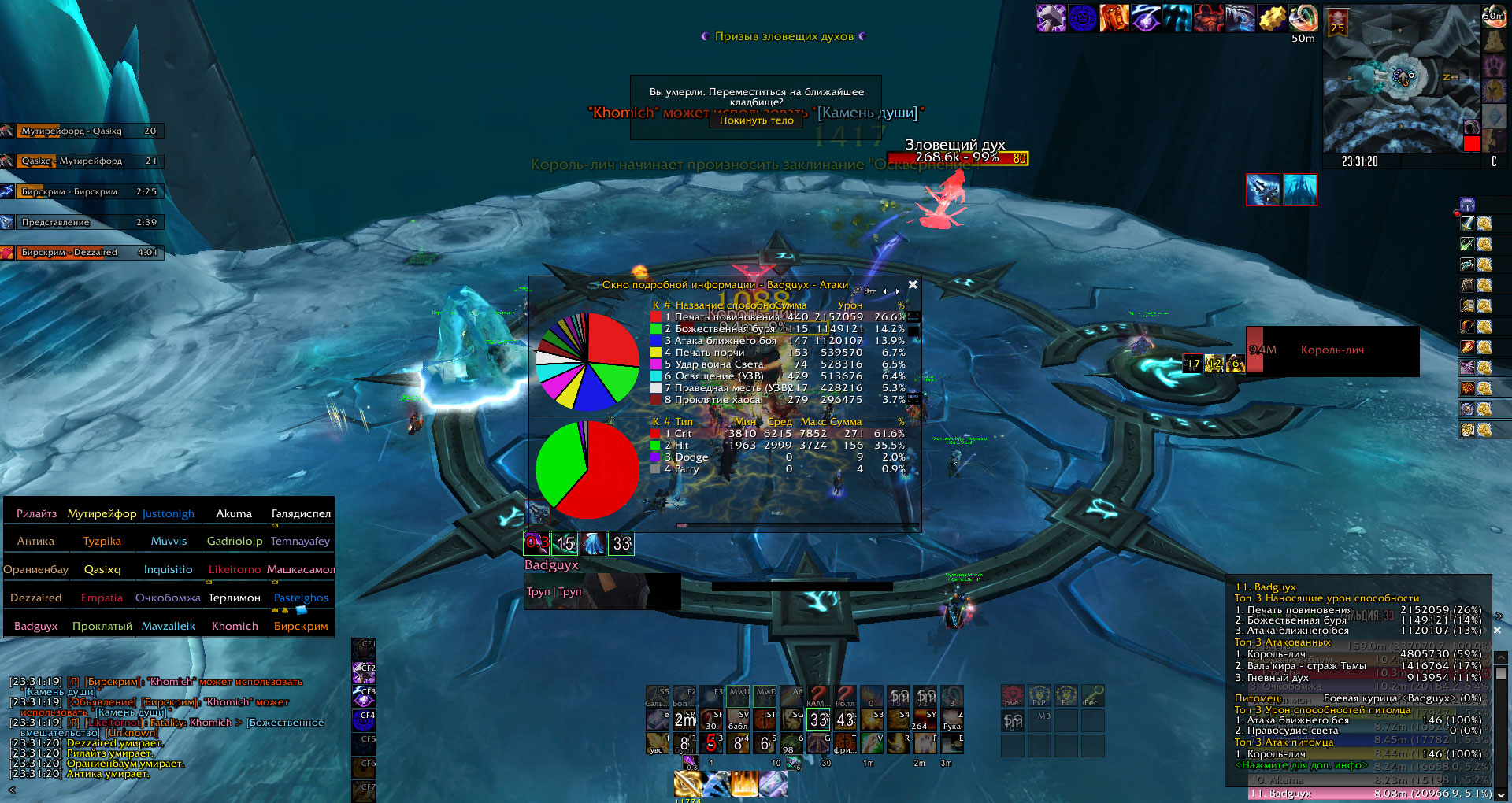This screenshot has width=1512, height=803.
Task: Select Qasixq in the raid frames
Action: coord(102,569)
